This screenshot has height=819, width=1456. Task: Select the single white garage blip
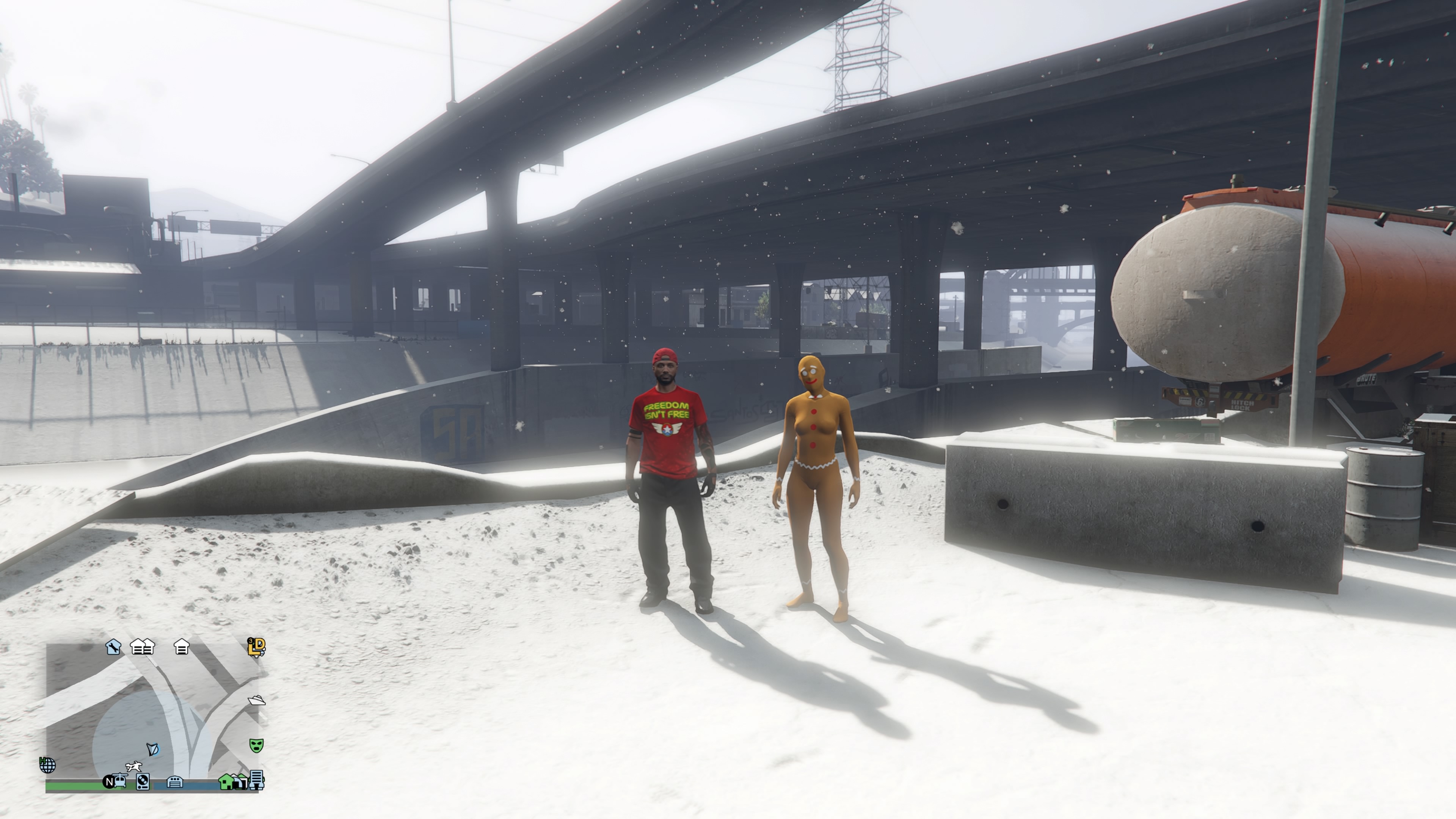[182, 646]
